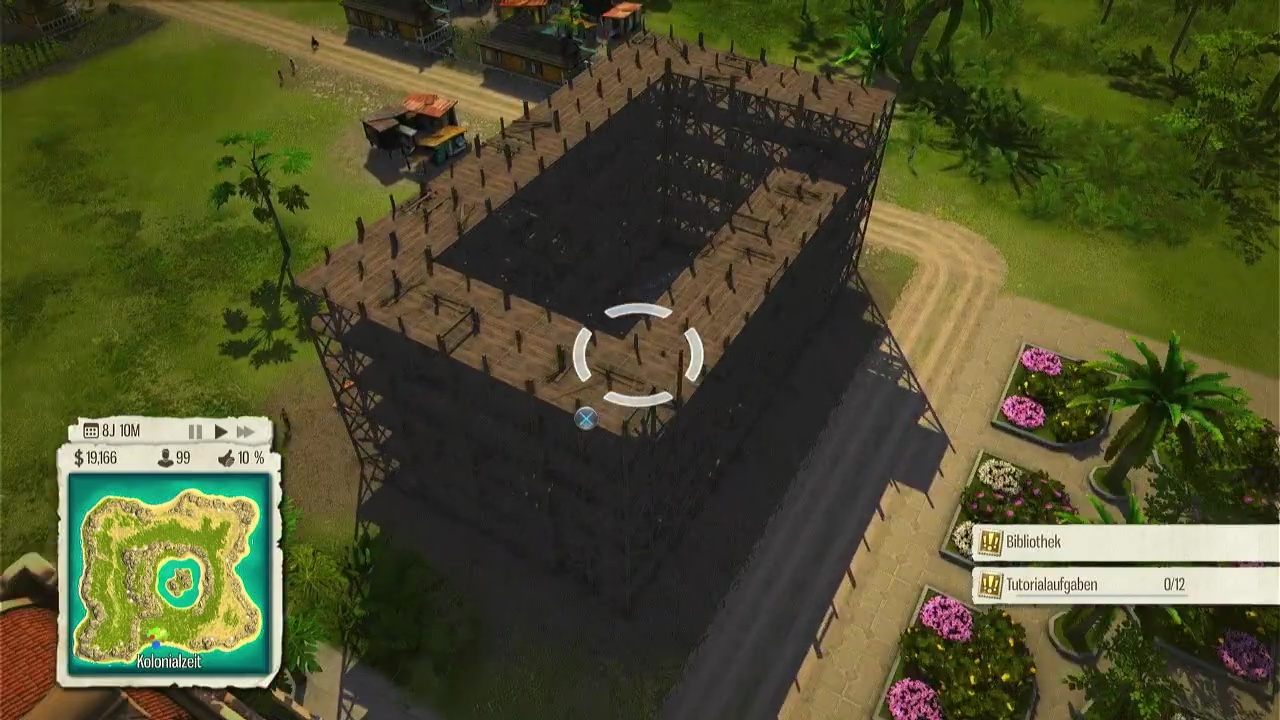Pause the game speed
Screen dimensions: 1280x720
[195, 432]
